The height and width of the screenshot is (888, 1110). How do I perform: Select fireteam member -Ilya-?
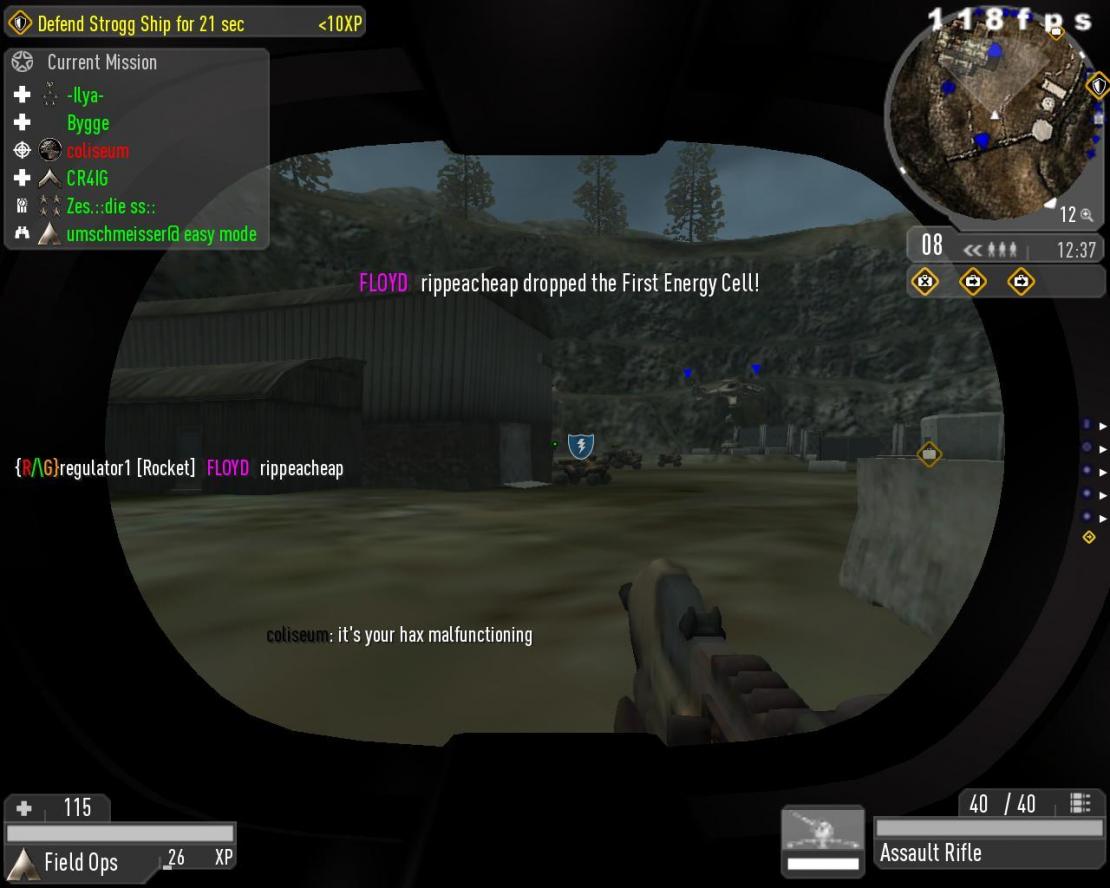point(85,96)
